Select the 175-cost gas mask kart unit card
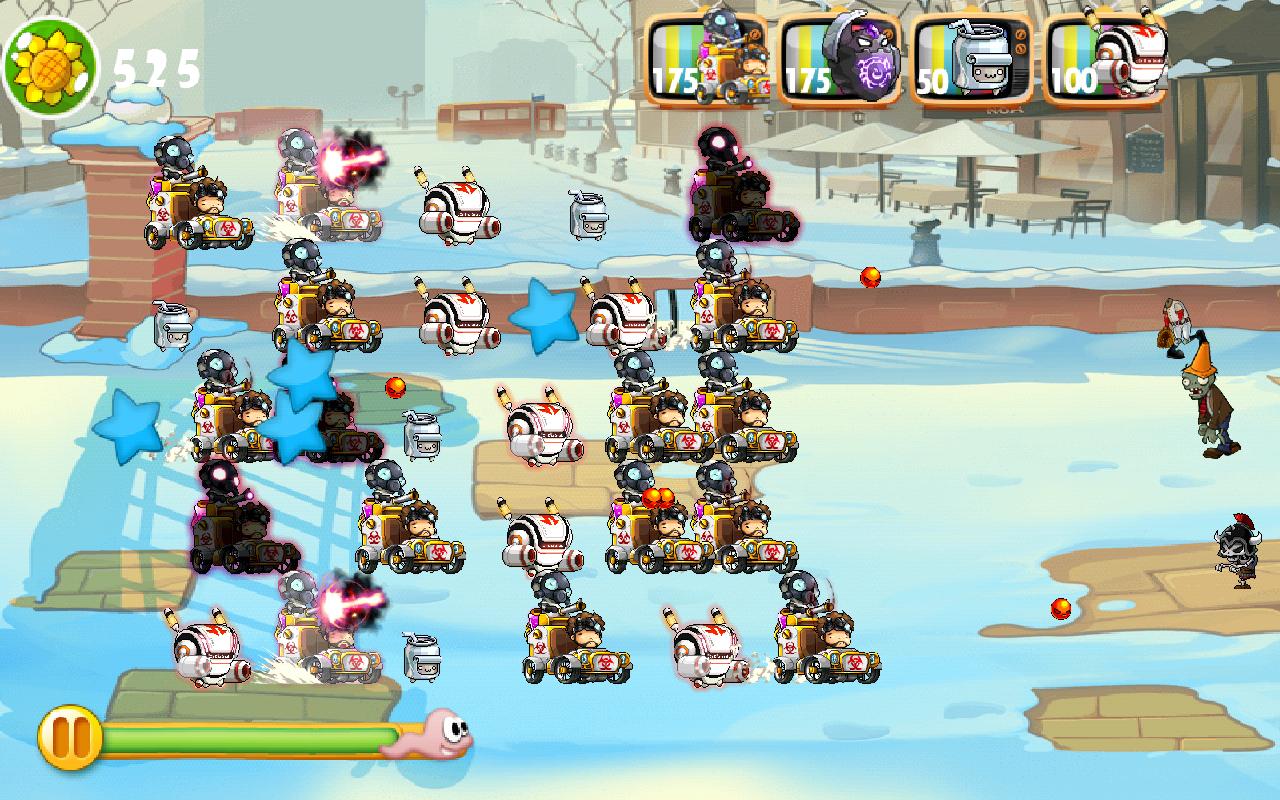 tap(706, 60)
